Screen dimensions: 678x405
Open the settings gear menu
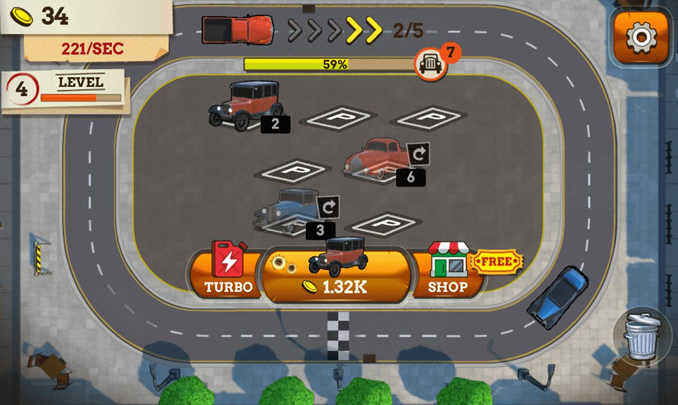pos(640,38)
